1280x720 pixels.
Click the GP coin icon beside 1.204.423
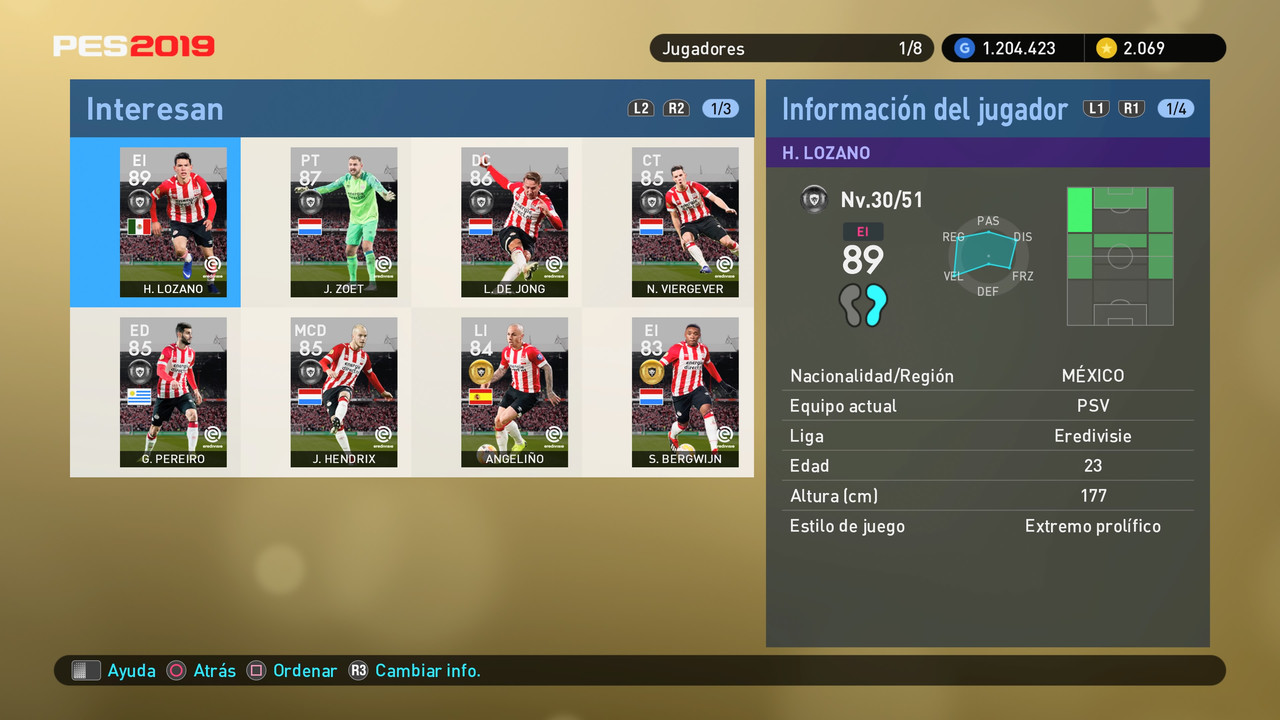click(963, 47)
